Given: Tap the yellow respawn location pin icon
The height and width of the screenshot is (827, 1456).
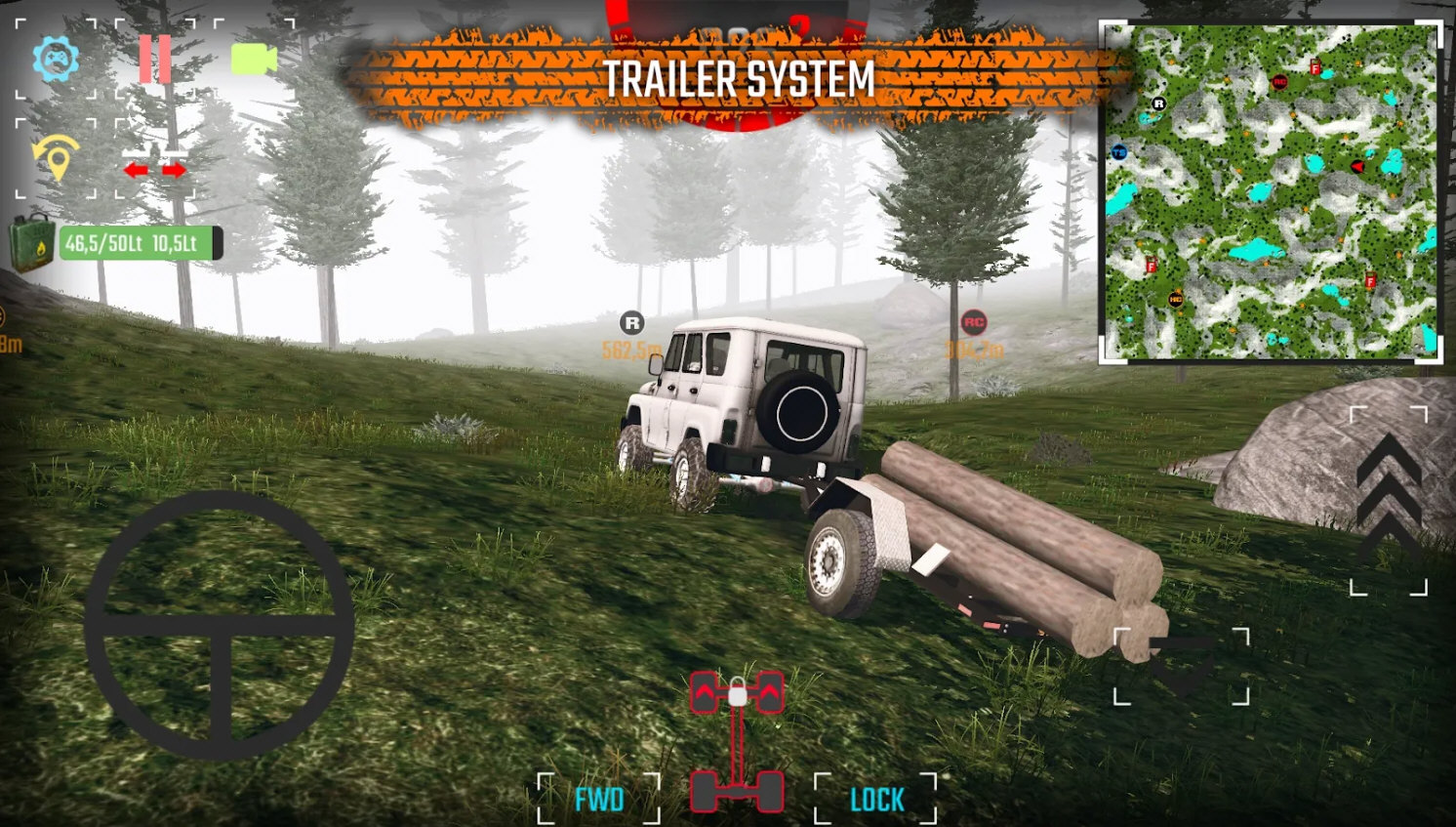Looking at the screenshot, I should [56, 158].
